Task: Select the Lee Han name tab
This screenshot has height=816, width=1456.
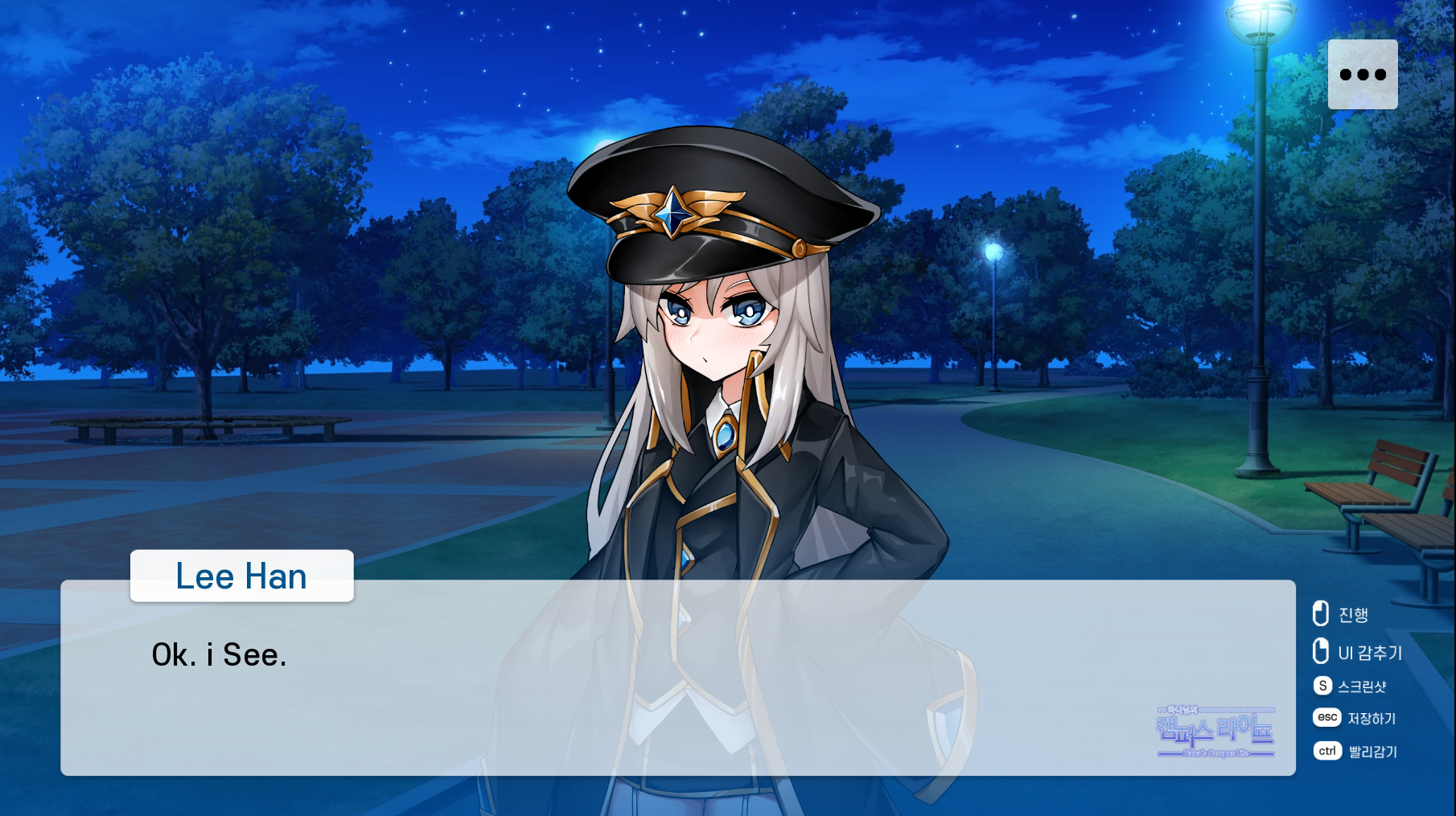Action: tap(241, 576)
